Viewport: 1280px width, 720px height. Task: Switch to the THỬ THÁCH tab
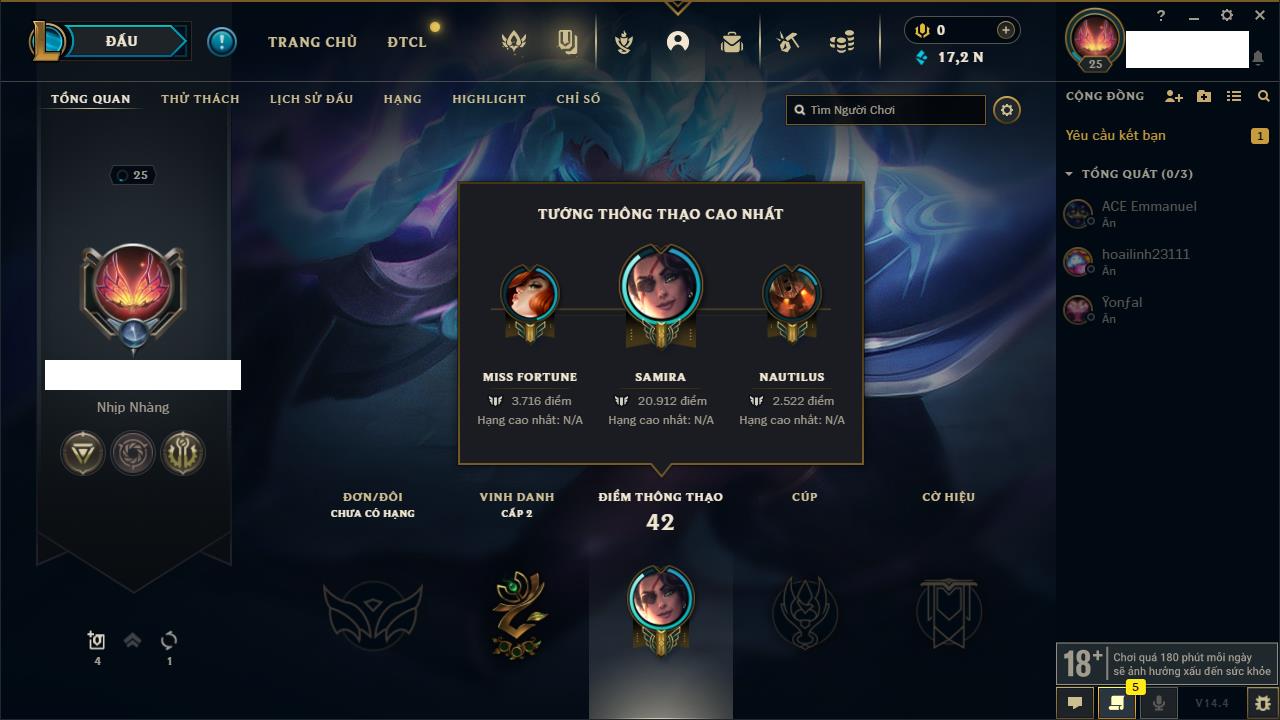click(x=200, y=99)
